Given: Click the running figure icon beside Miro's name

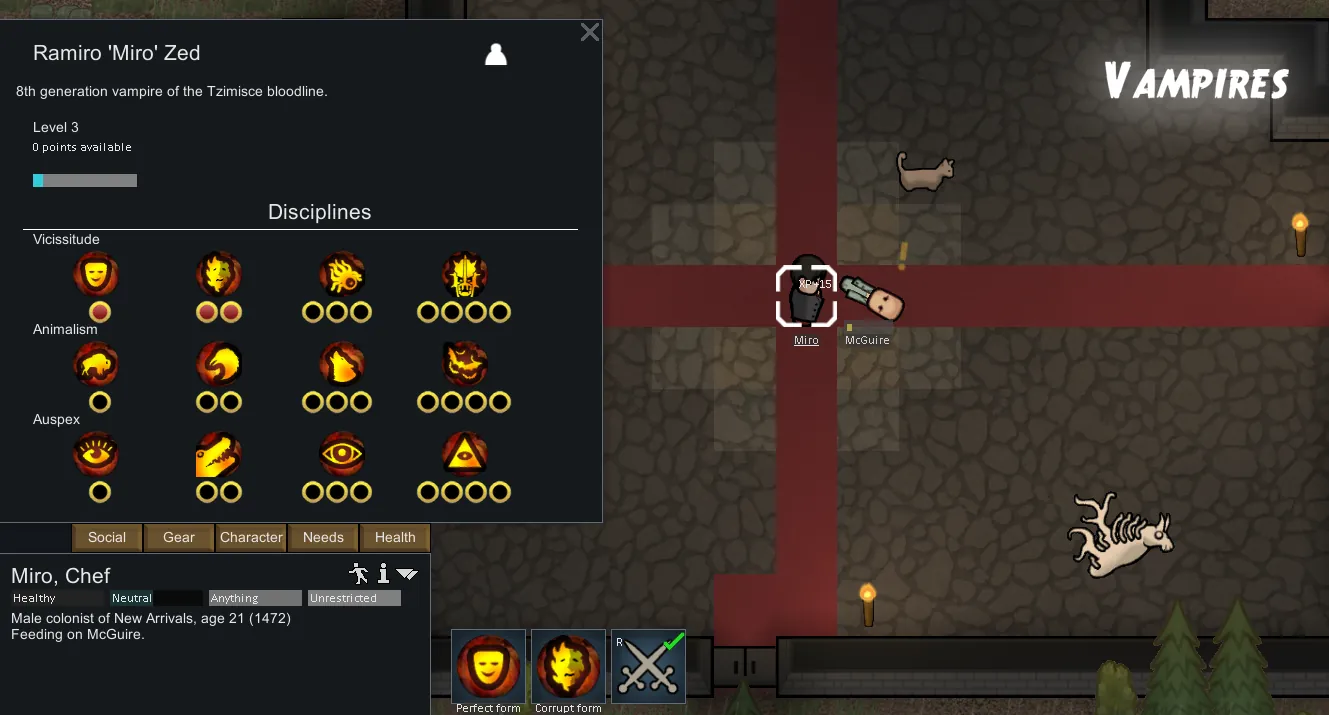Looking at the screenshot, I should pos(359,574).
